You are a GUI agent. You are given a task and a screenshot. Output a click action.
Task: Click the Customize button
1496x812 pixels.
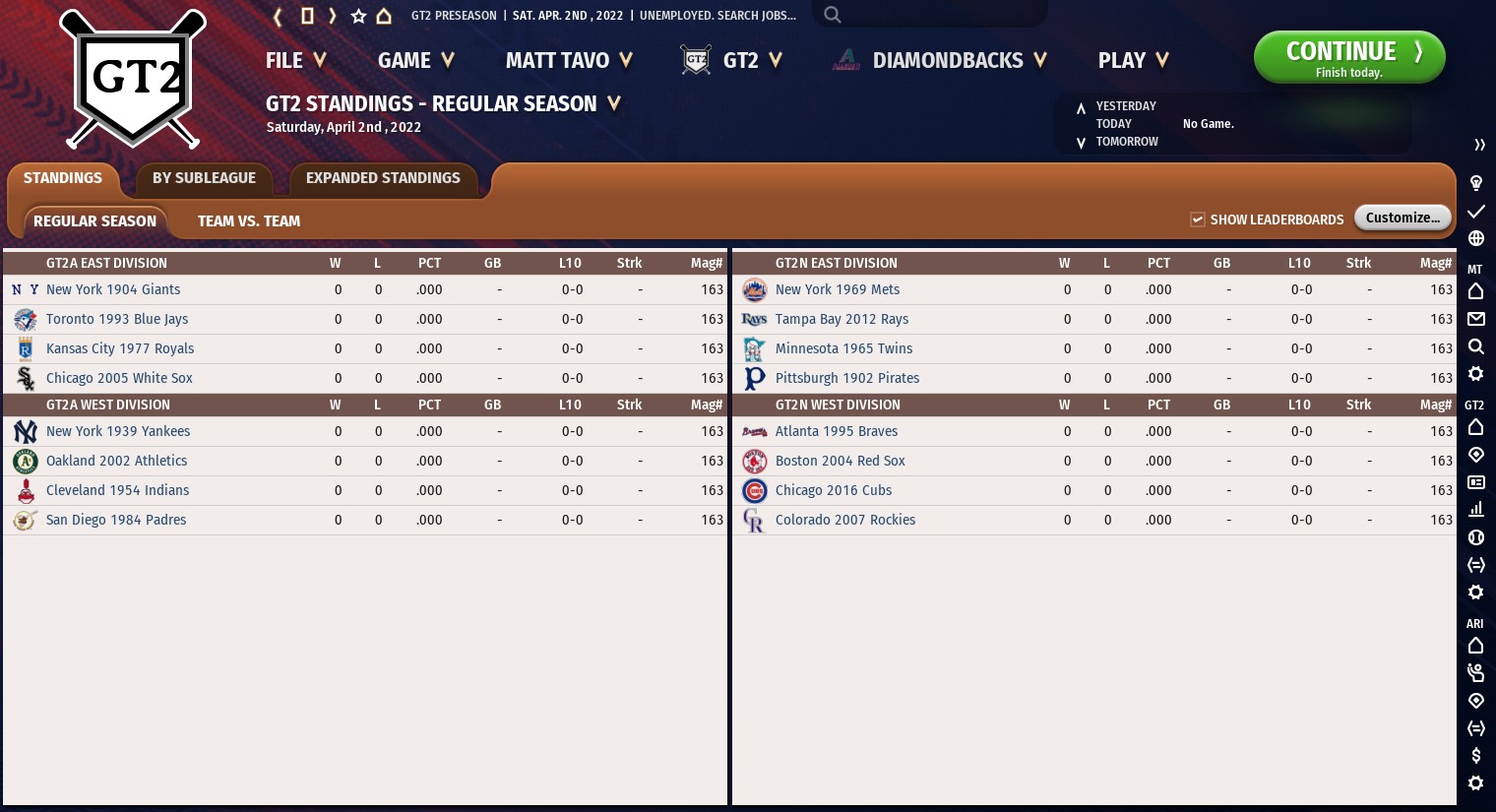click(1402, 218)
